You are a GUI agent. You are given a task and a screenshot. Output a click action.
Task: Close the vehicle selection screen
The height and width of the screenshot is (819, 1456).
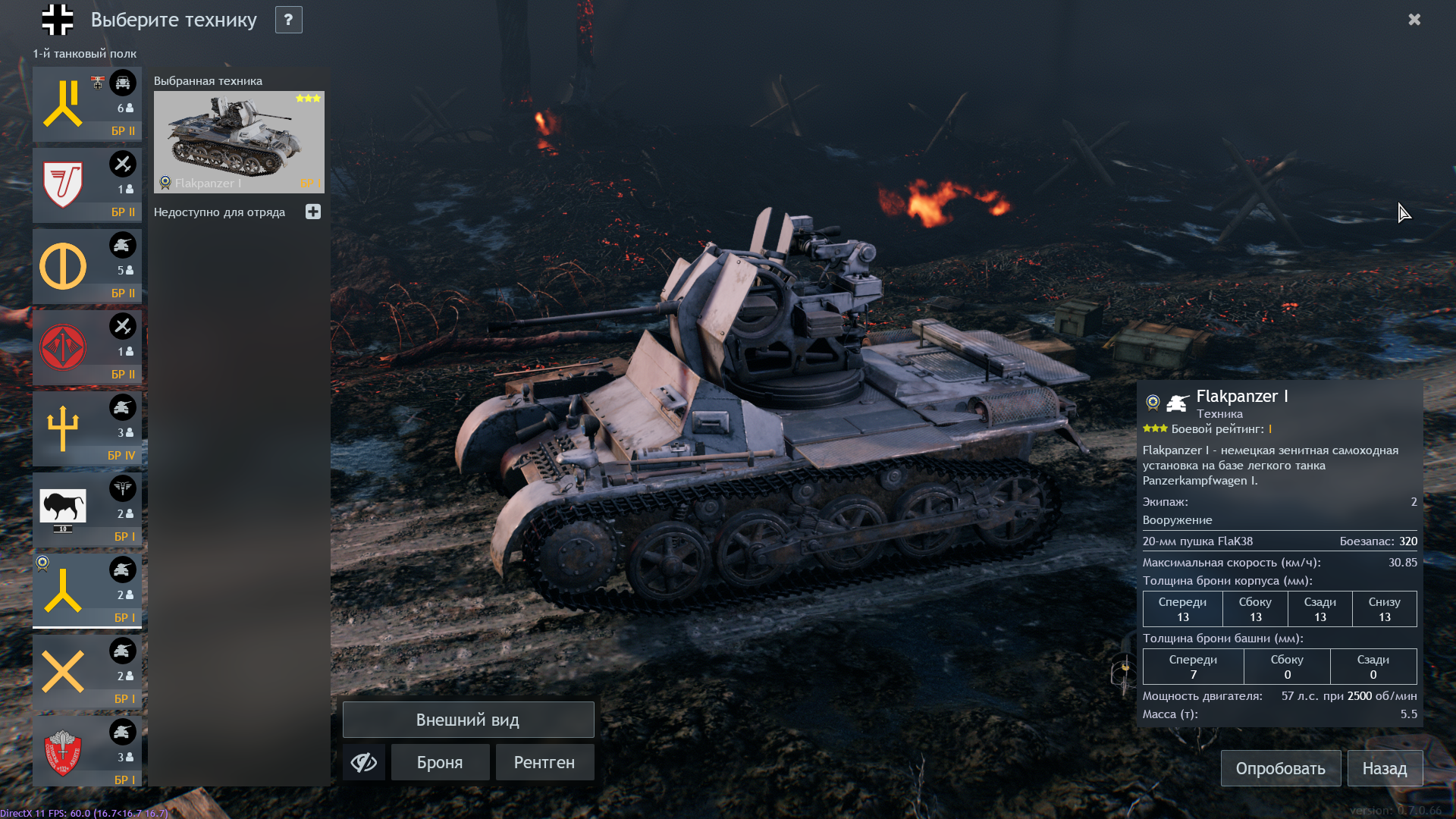(x=1414, y=20)
